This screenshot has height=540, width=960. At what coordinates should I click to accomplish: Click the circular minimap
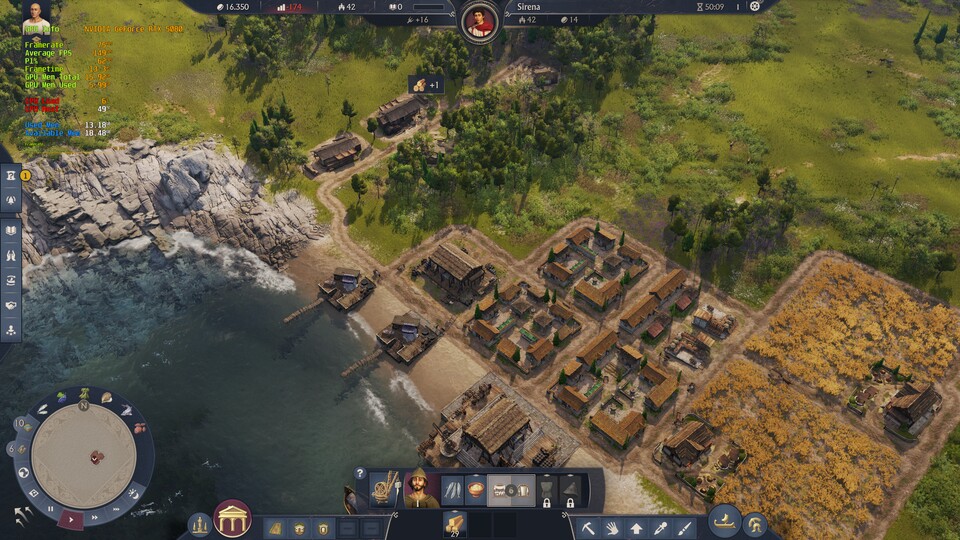[83, 453]
